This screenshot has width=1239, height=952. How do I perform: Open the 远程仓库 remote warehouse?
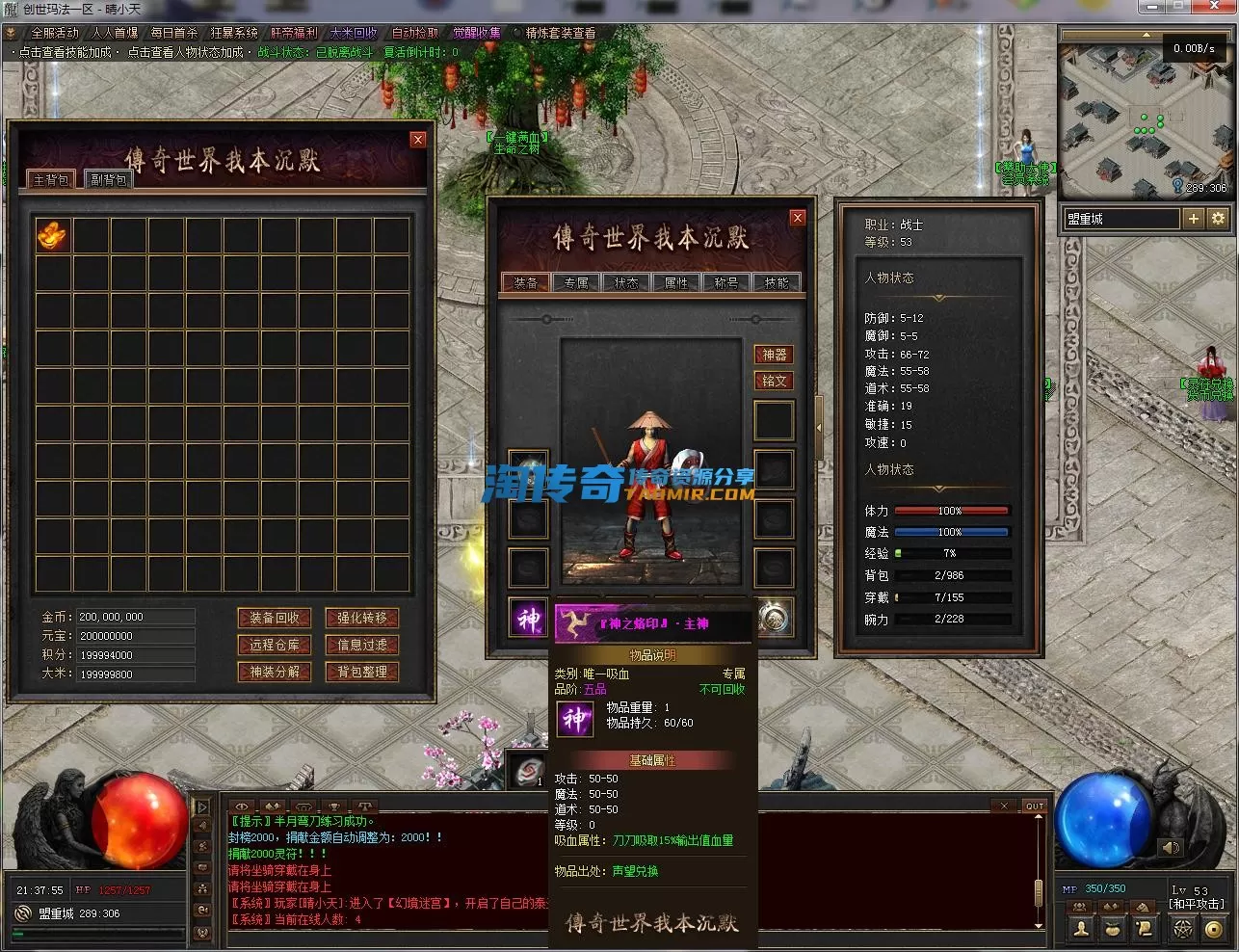(x=275, y=646)
